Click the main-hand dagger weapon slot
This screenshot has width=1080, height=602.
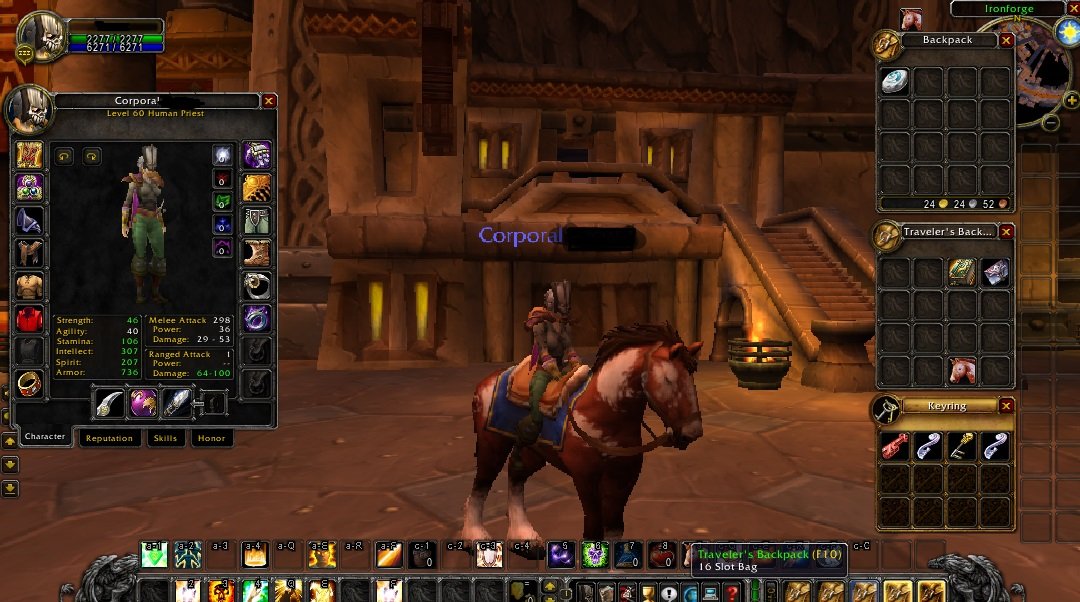(109, 404)
